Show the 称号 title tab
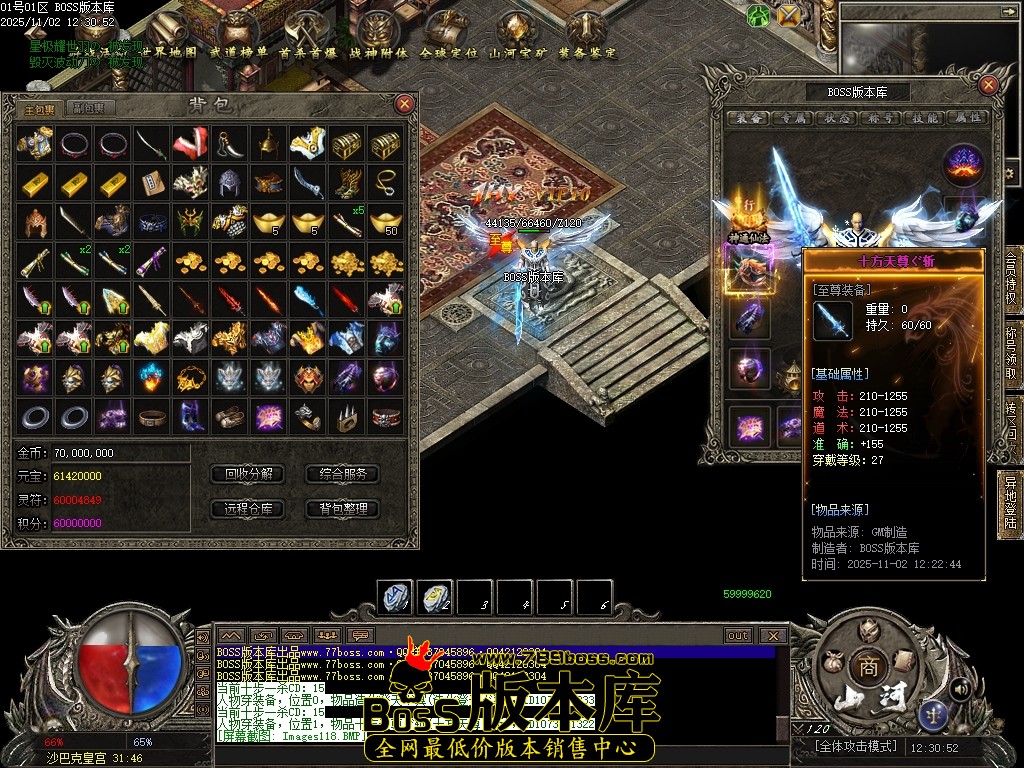The width and height of the screenshot is (1024, 768). tap(882, 118)
